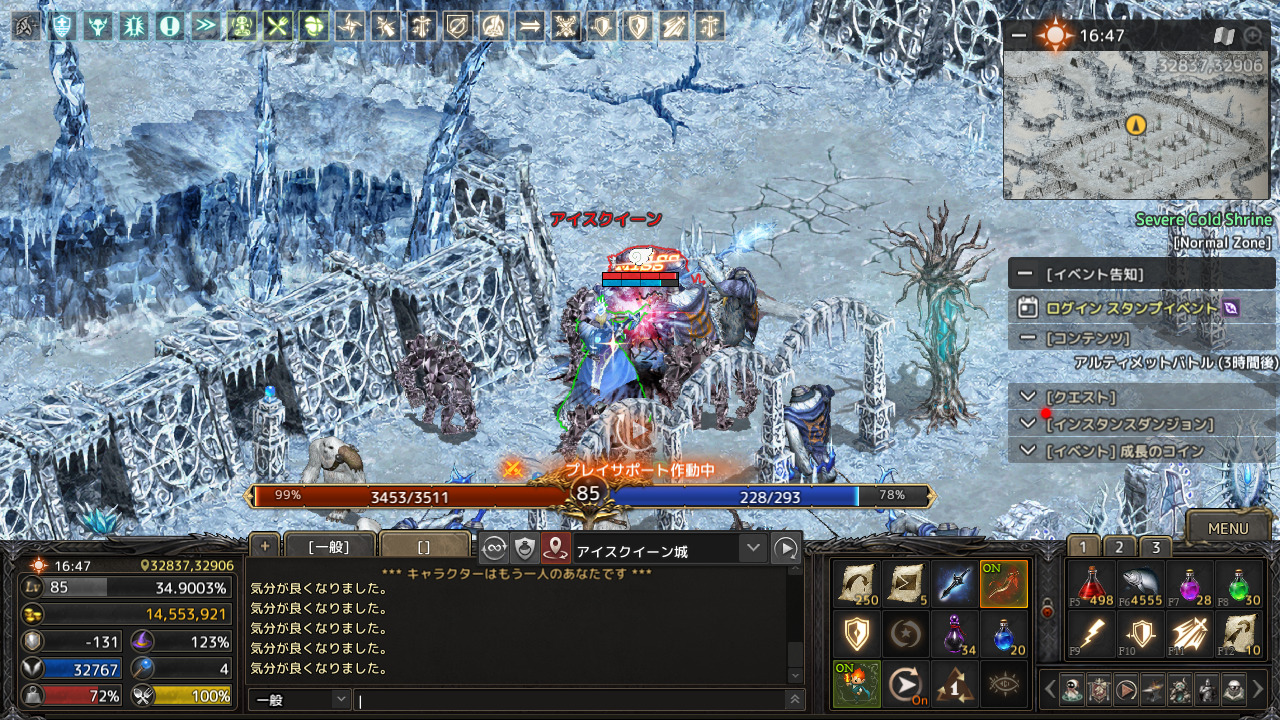The width and height of the screenshot is (1280, 720).
Task: Switch to the 一般 chat tab
Action: [329, 546]
